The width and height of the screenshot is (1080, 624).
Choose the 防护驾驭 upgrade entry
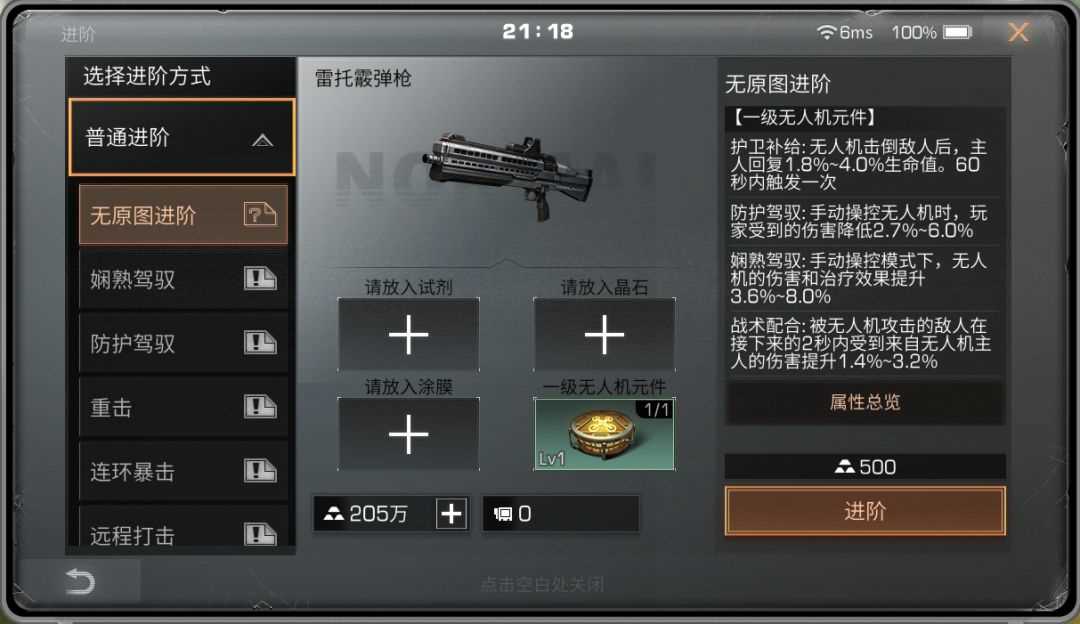click(x=183, y=343)
